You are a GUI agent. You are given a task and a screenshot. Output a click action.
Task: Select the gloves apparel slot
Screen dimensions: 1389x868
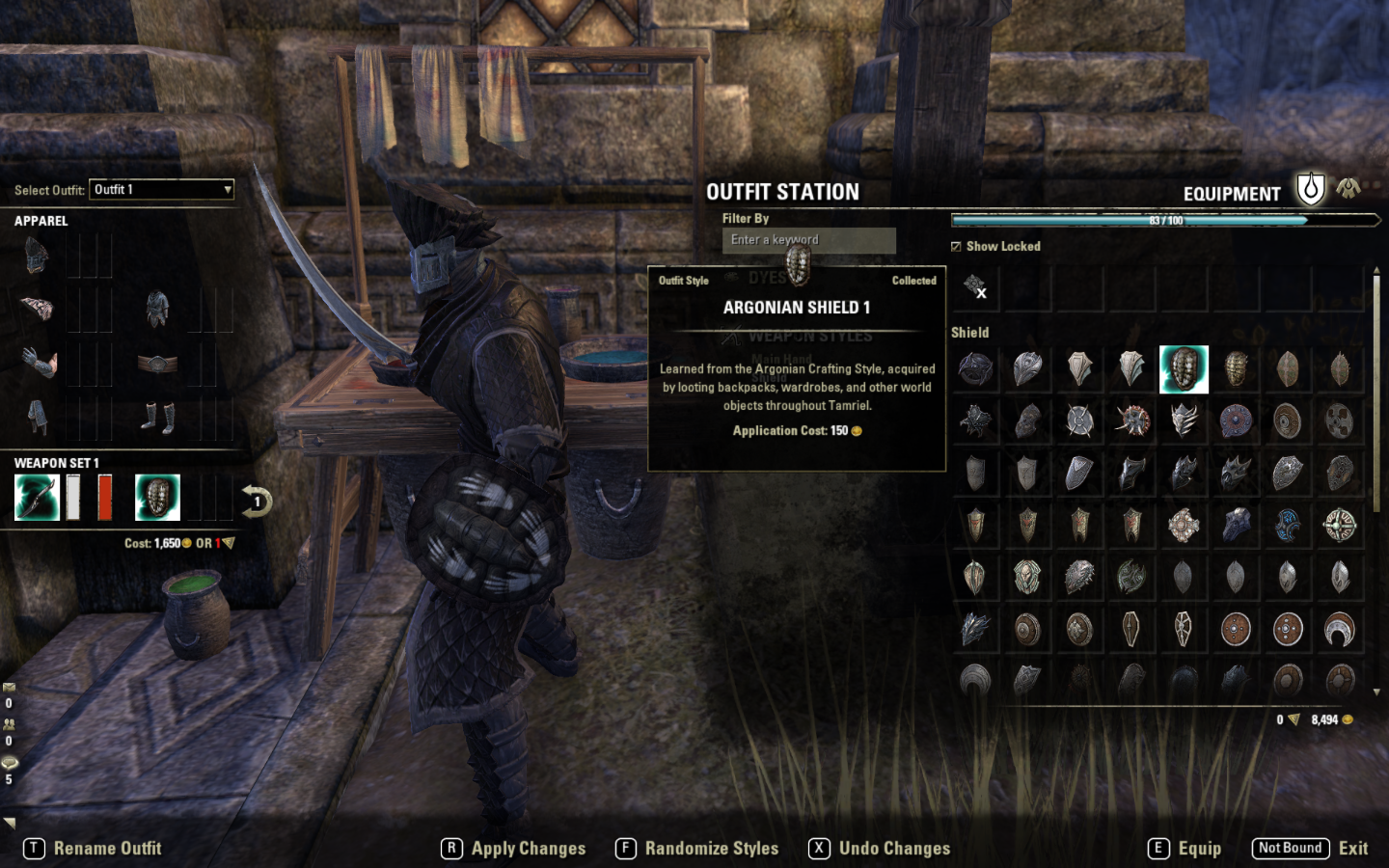click(37, 364)
